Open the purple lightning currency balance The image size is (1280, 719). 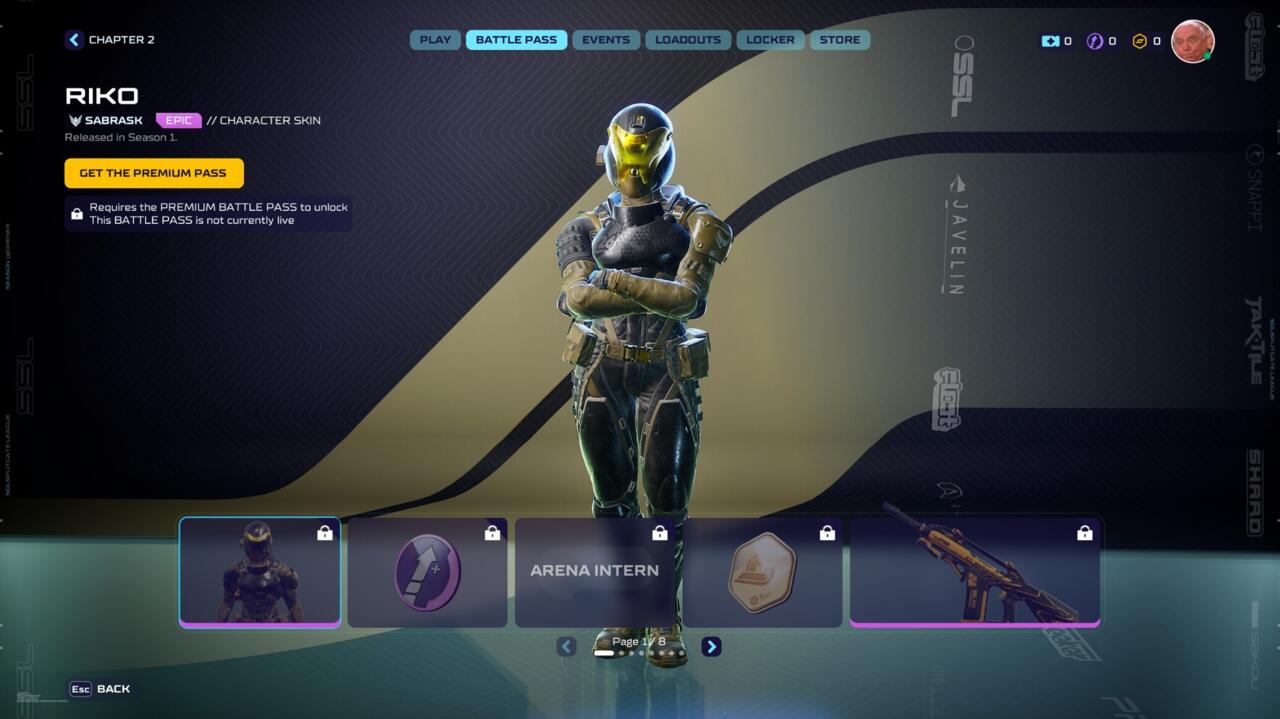tap(1101, 42)
